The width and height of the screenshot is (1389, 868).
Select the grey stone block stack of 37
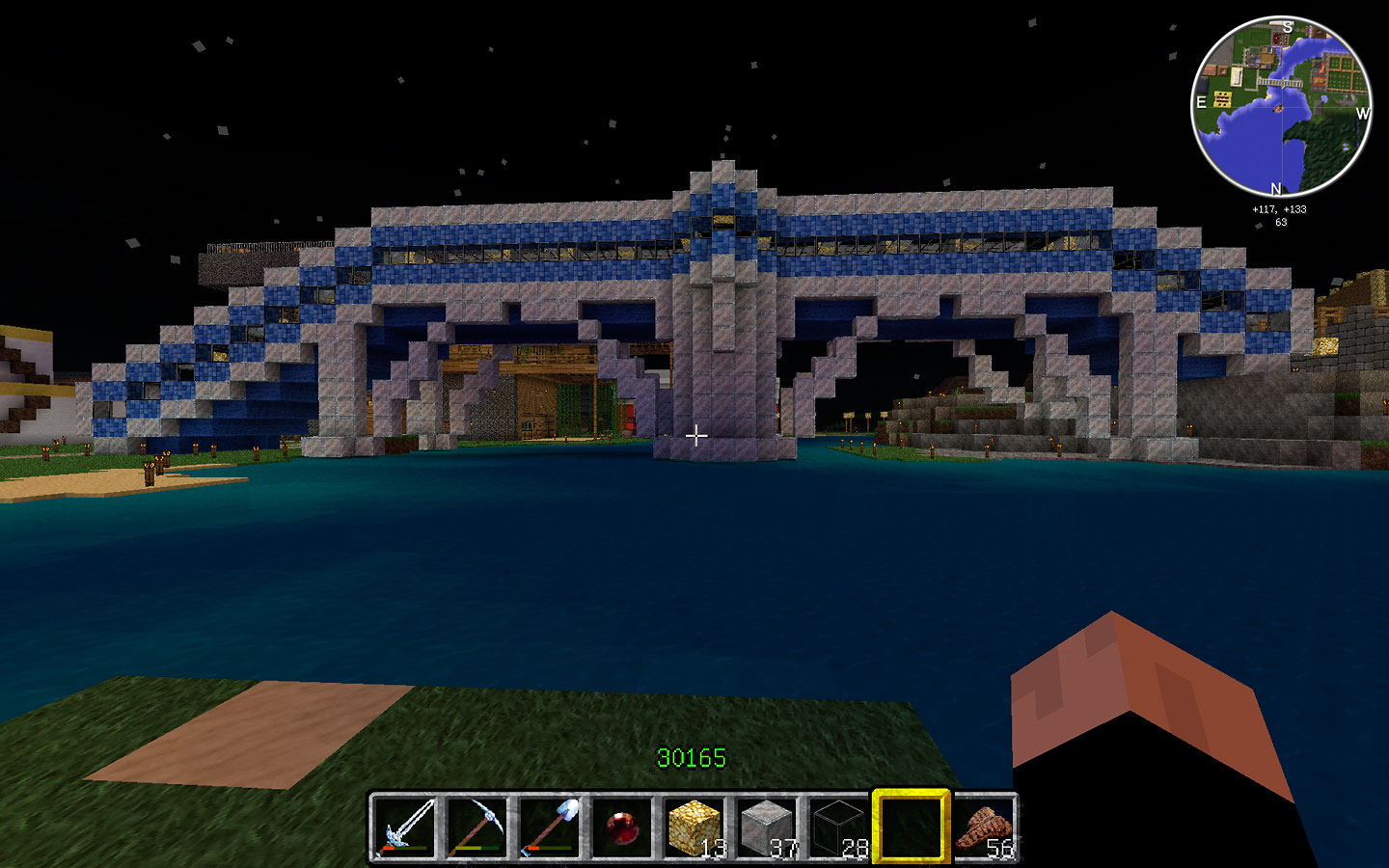[767, 827]
